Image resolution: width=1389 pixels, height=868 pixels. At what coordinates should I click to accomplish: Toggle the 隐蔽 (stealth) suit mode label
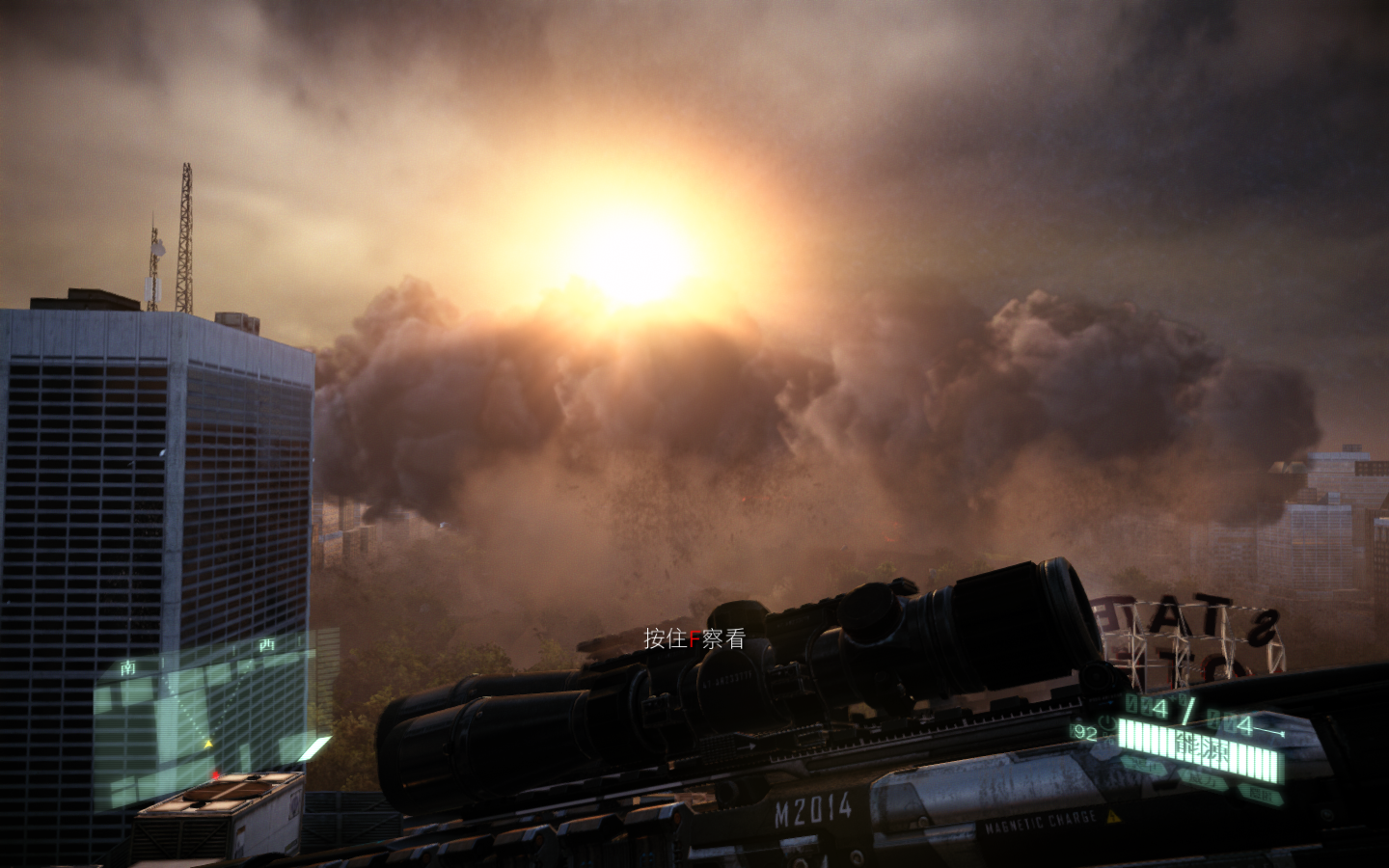(1263, 794)
